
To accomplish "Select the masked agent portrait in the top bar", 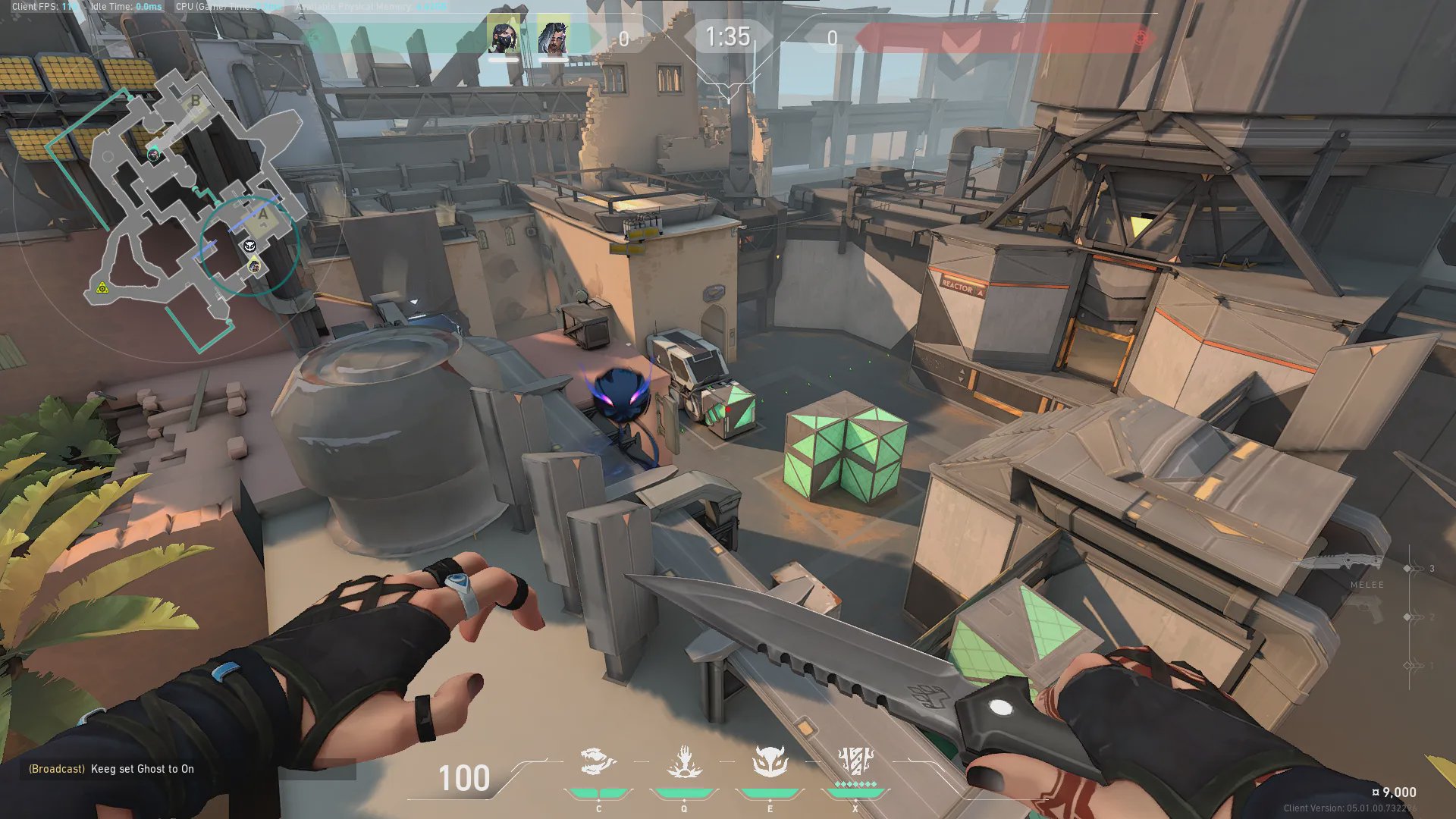I will (504, 37).
